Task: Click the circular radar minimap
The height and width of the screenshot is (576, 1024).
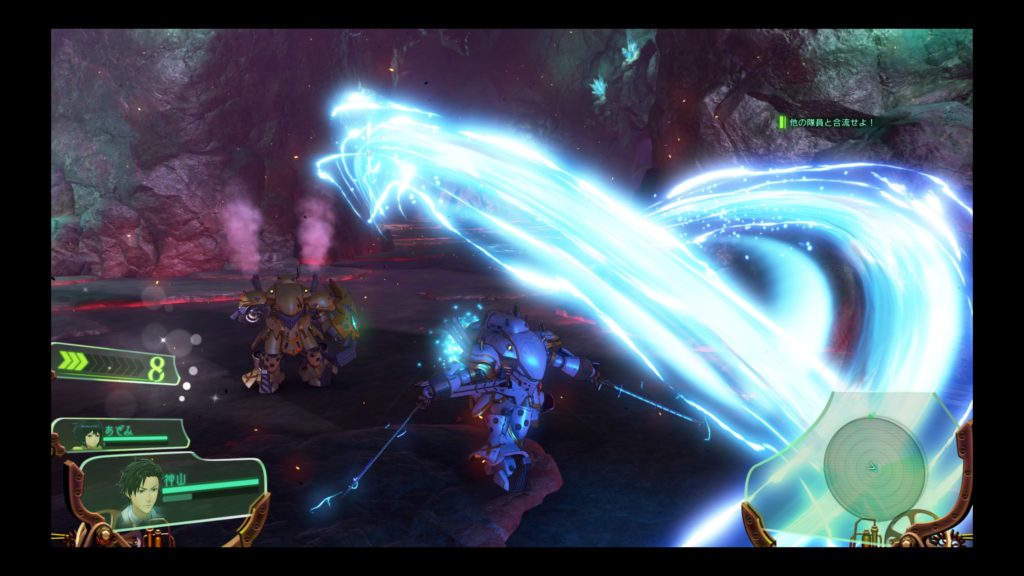Action: (874, 465)
